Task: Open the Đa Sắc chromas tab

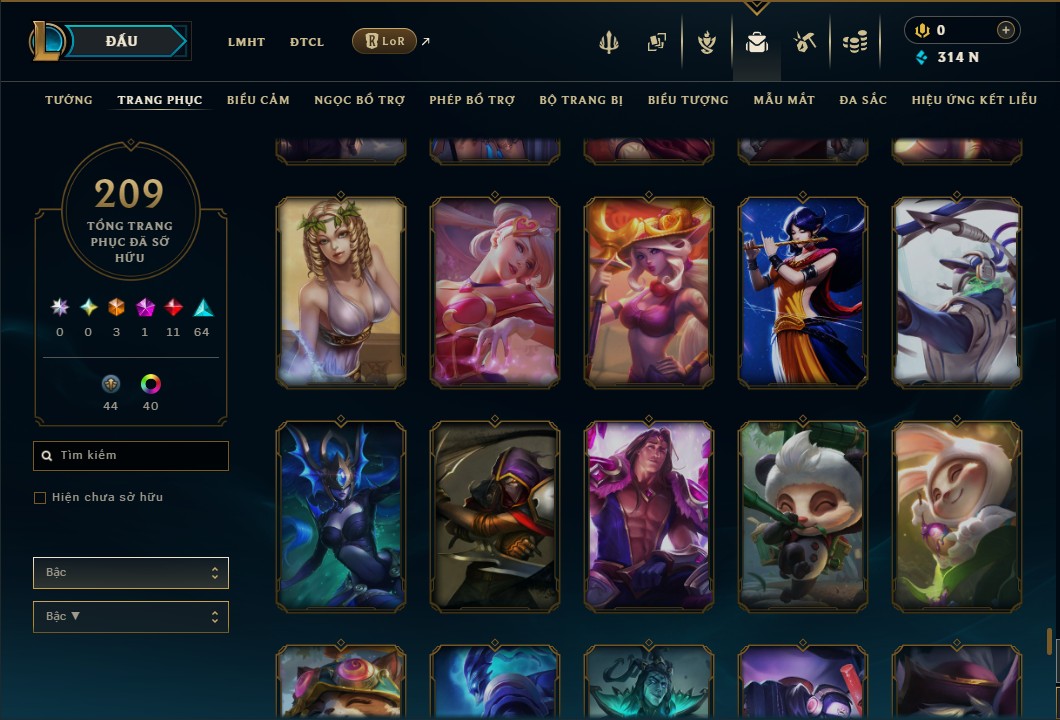Action: [x=863, y=100]
